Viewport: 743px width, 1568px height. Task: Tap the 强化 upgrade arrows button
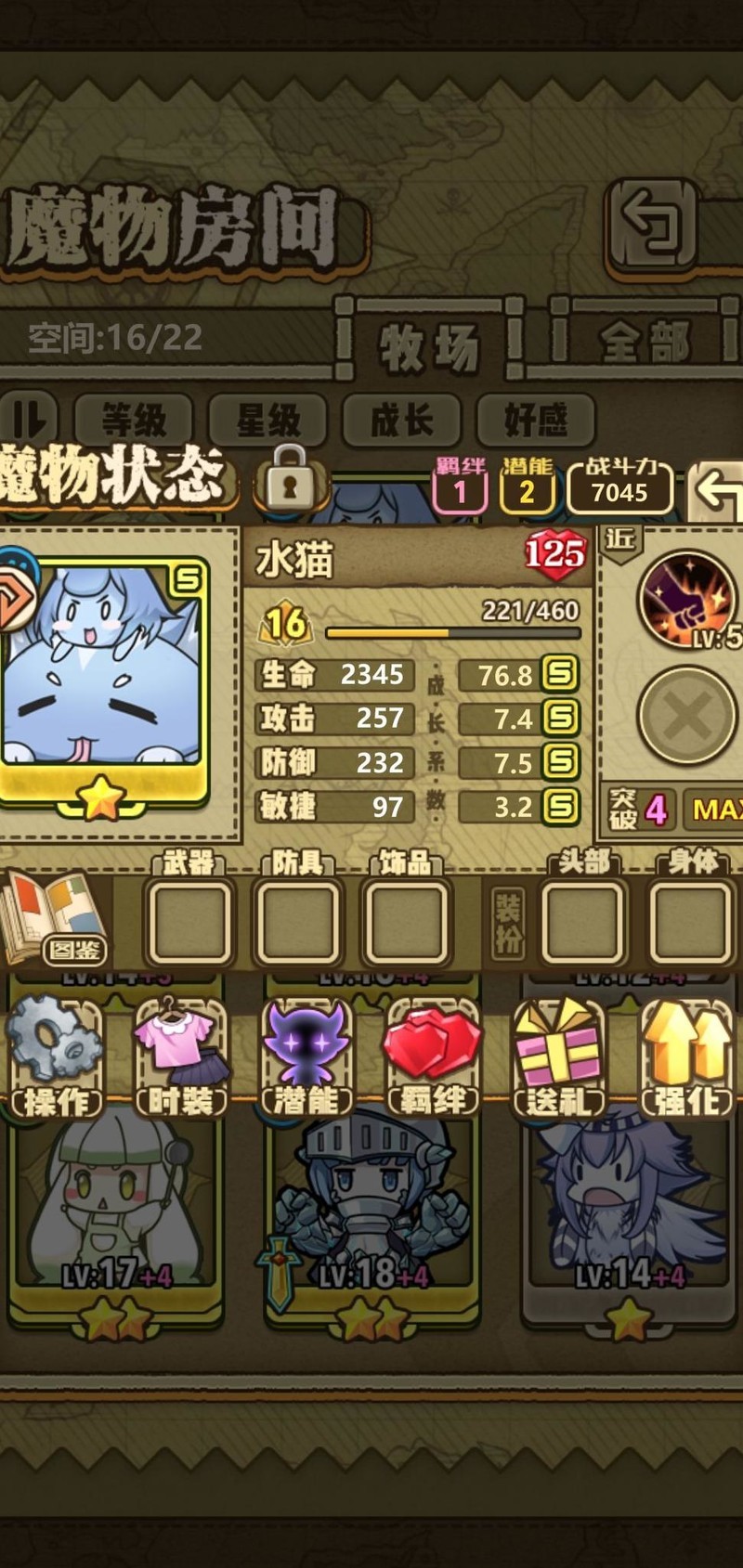[686, 1057]
